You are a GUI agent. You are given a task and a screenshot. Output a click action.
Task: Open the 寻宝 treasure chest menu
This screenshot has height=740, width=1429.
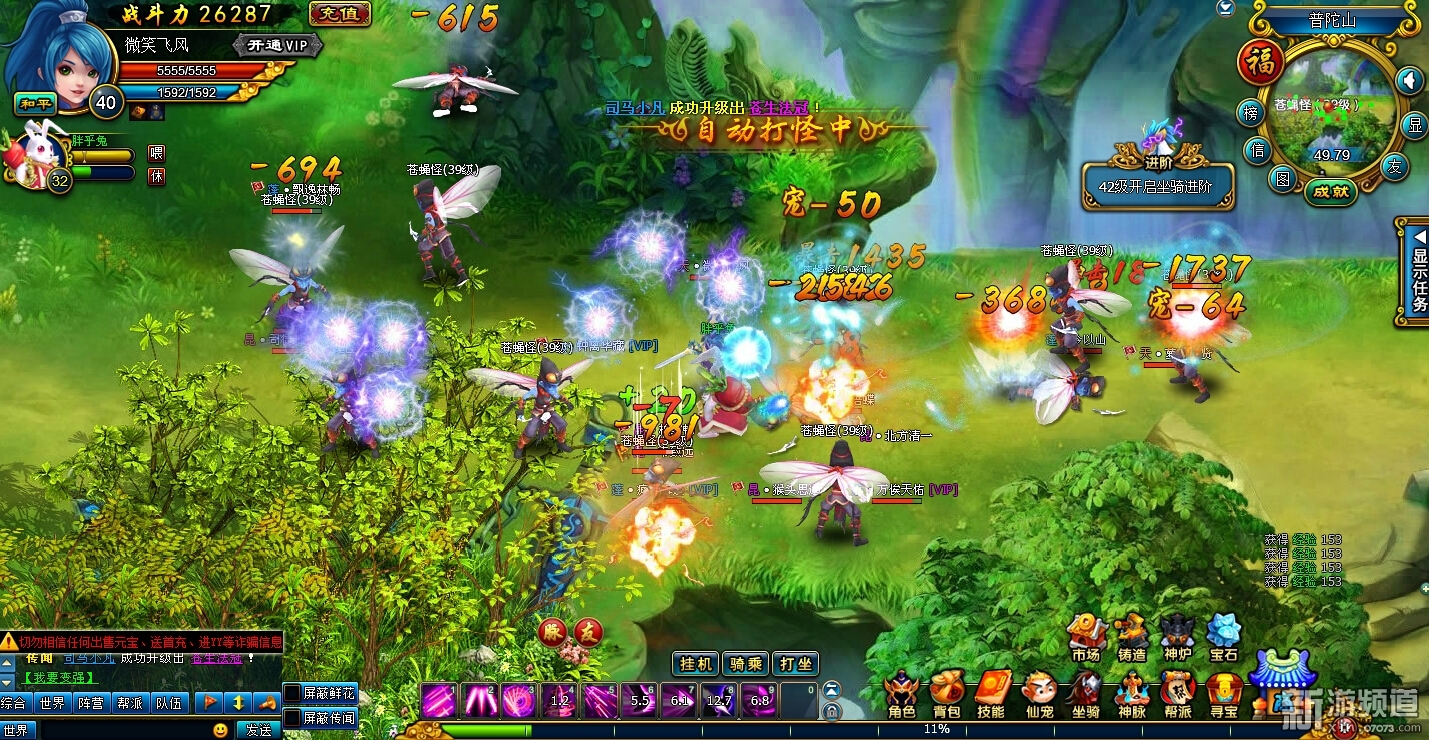pos(1223,692)
